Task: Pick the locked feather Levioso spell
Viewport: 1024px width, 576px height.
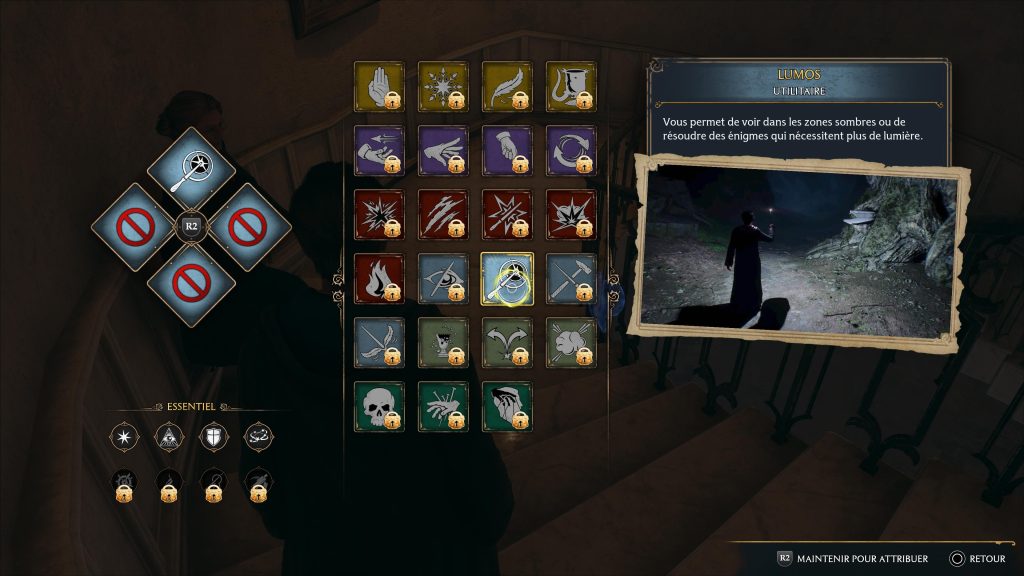Action: [507, 87]
